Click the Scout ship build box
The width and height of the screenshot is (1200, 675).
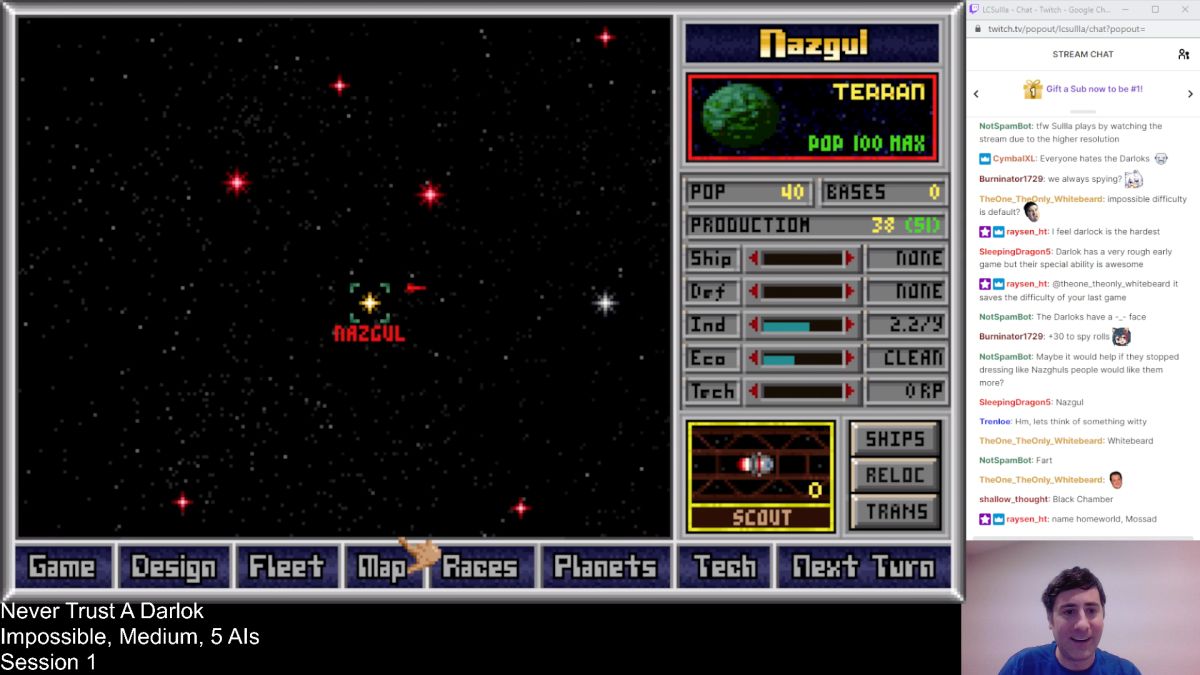(760, 476)
